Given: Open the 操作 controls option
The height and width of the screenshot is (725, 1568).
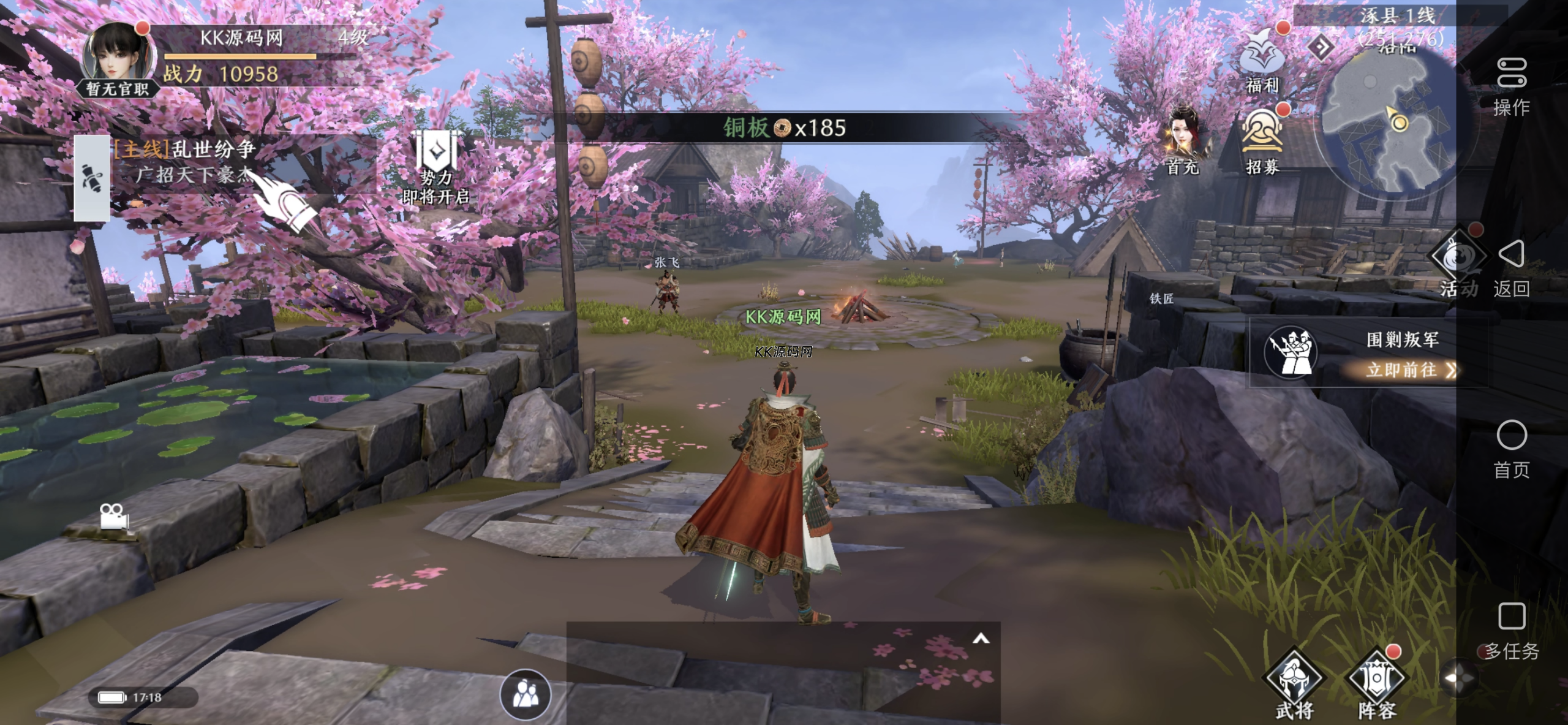Looking at the screenshot, I should click(x=1511, y=86).
